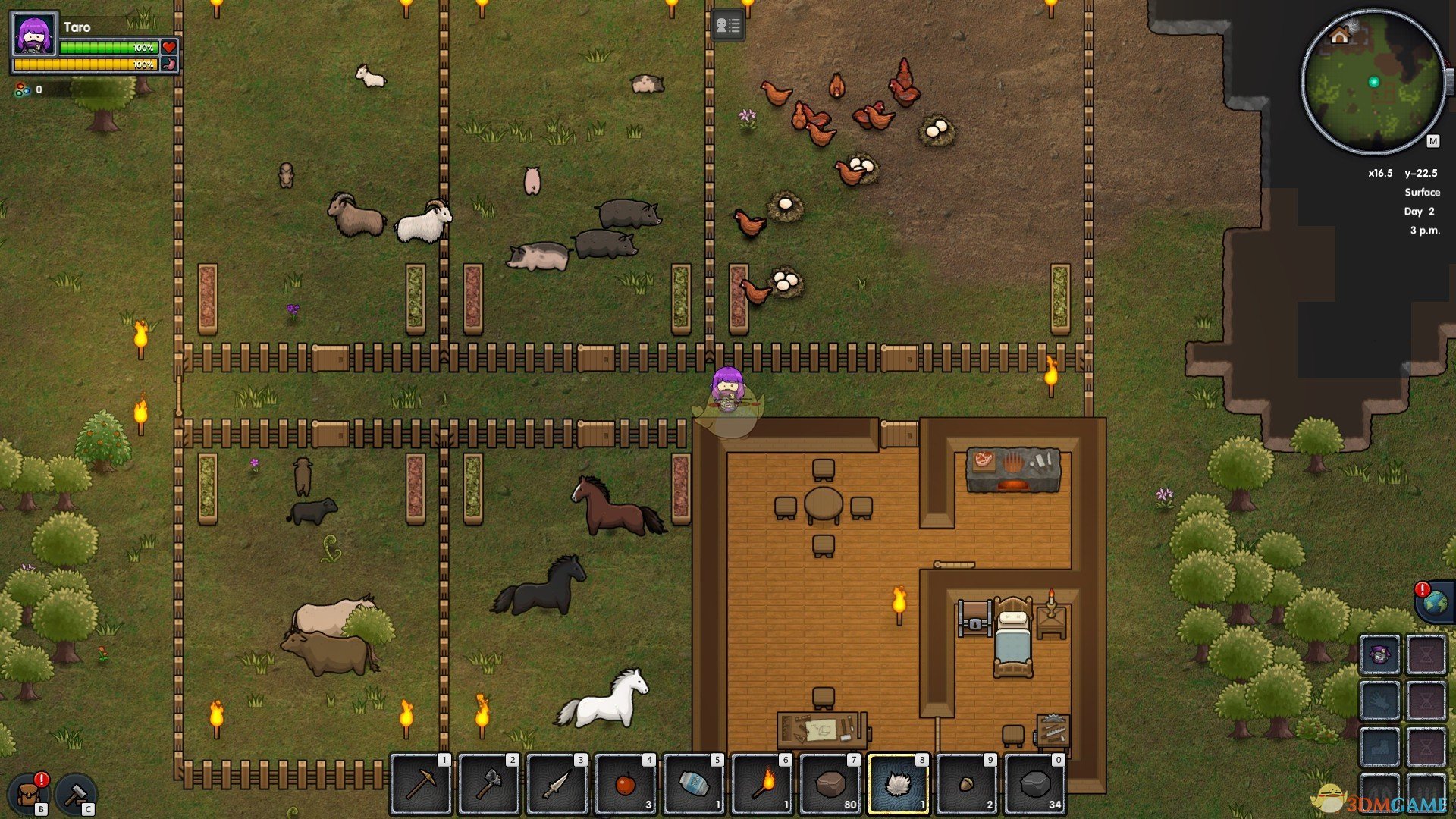This screenshot has width=1456, height=819.
Task: Choose the apple stack in the hotbar
Action: tap(626, 784)
